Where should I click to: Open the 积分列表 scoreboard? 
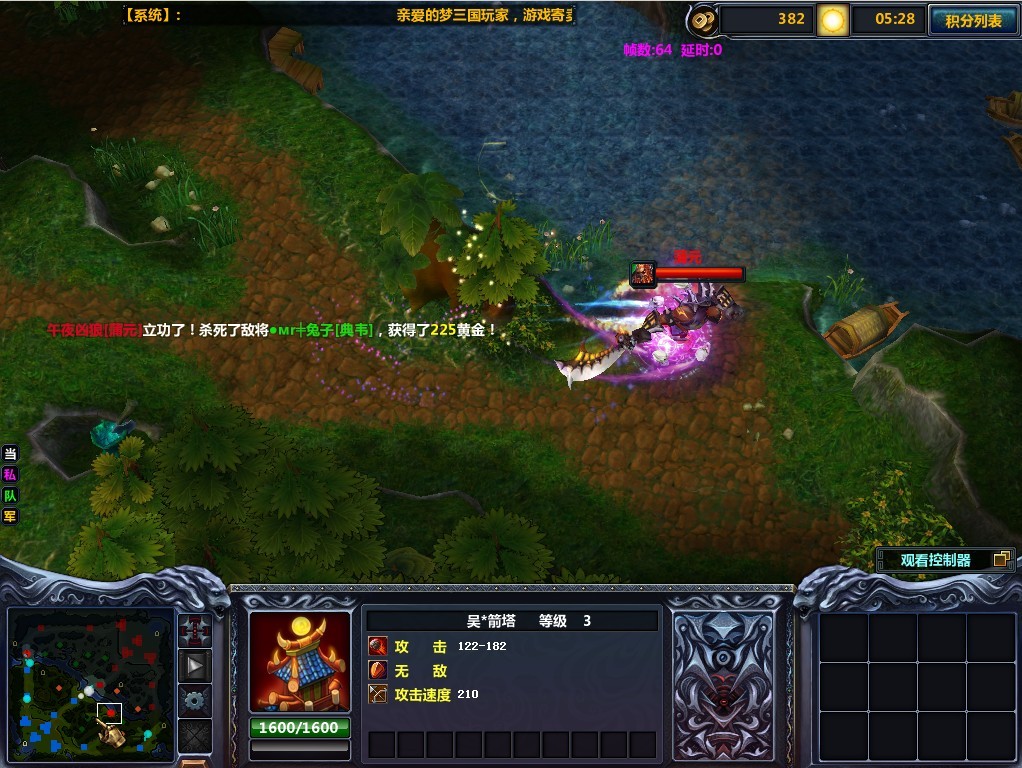[972, 20]
